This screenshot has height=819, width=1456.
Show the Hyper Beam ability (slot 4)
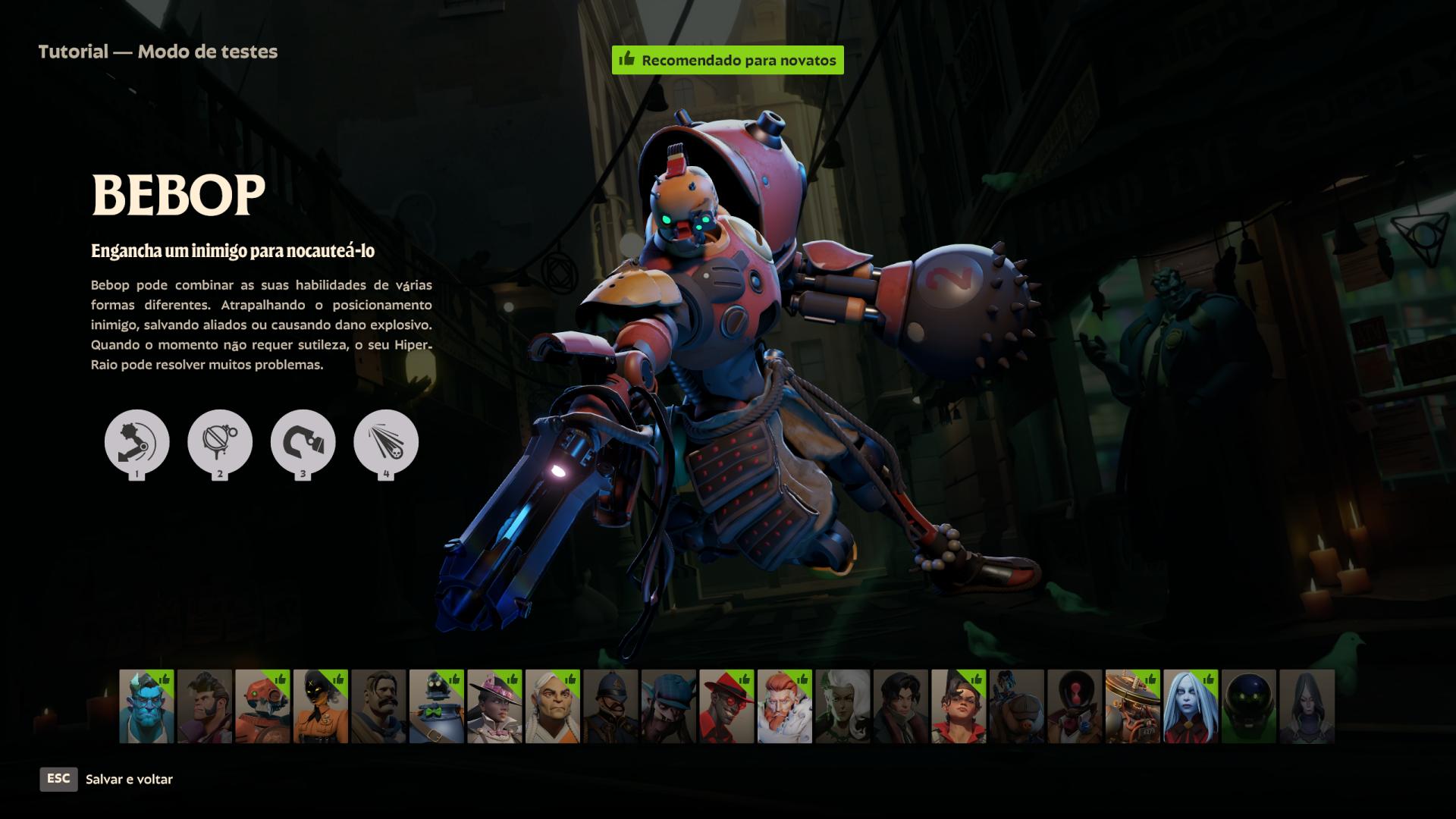click(386, 442)
